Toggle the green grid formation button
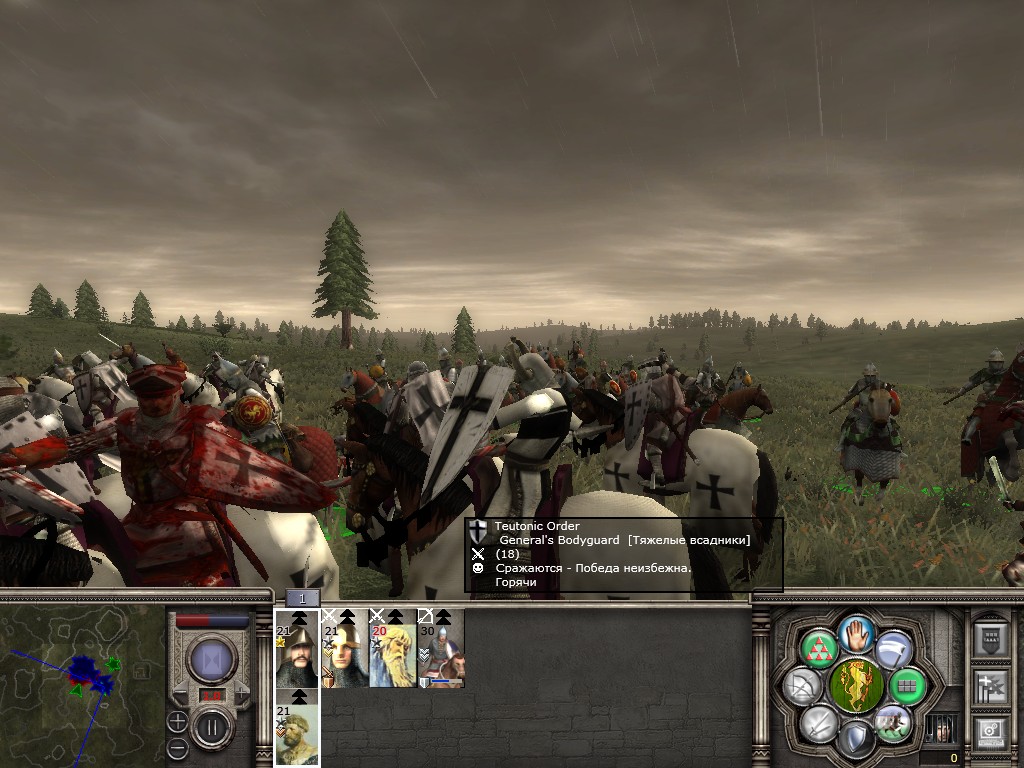The width and height of the screenshot is (1024, 768). (x=908, y=686)
